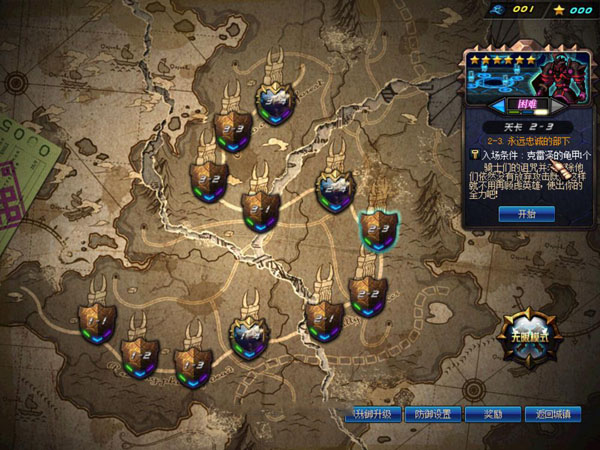Switch to the previous difficulty with the blue left arrow
This screenshot has height=450, width=600.
click(496, 104)
